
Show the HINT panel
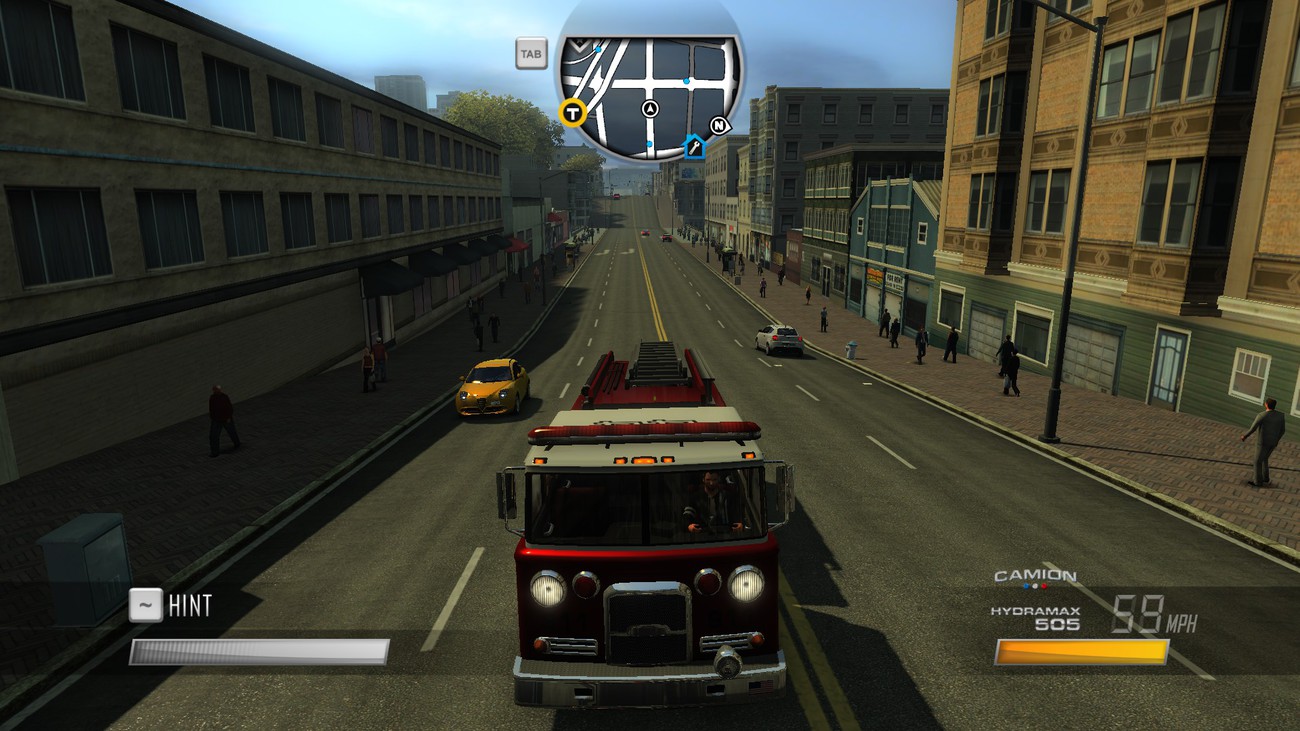[172, 606]
